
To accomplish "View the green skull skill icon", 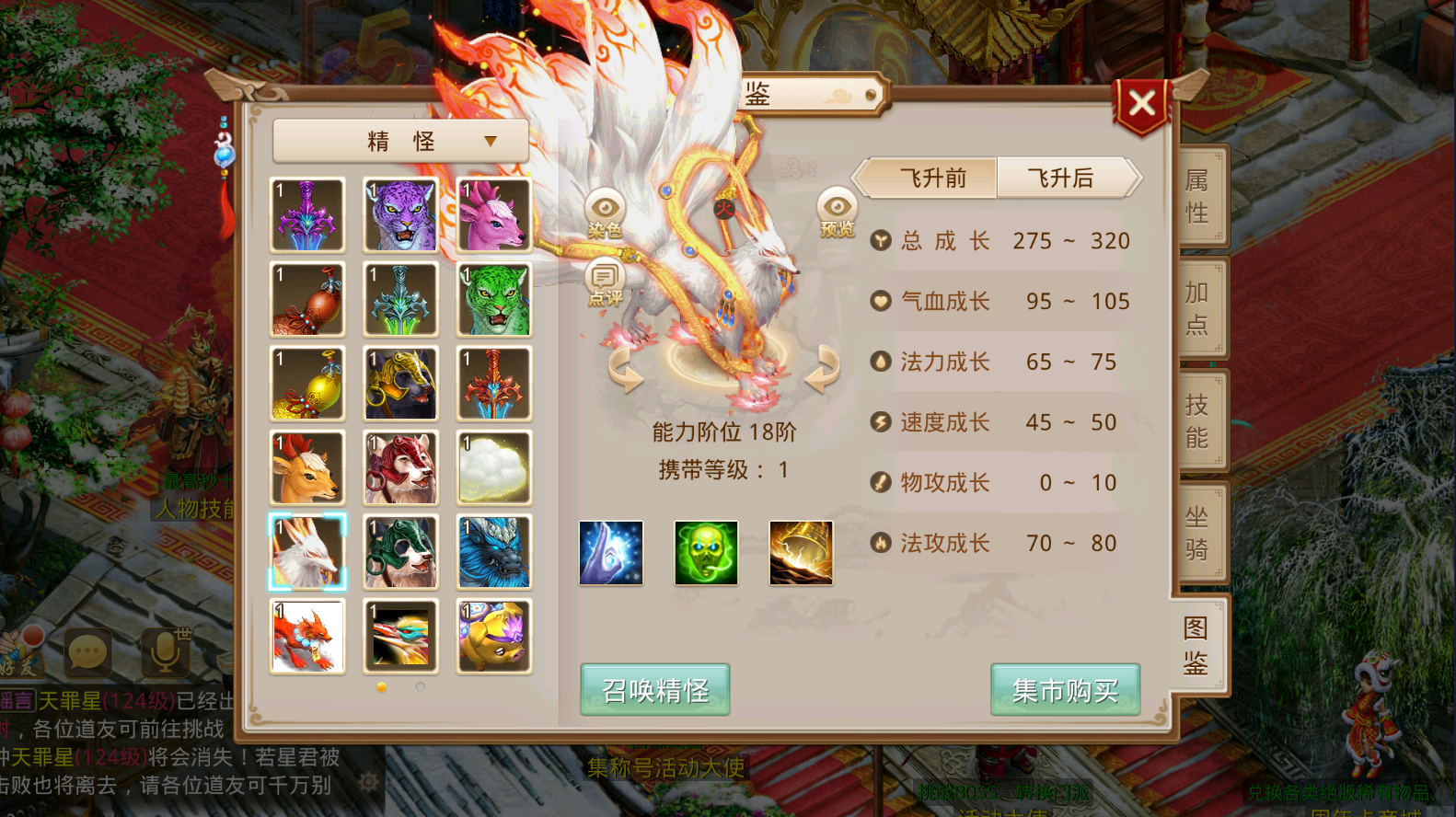I will pyautogui.click(x=705, y=553).
